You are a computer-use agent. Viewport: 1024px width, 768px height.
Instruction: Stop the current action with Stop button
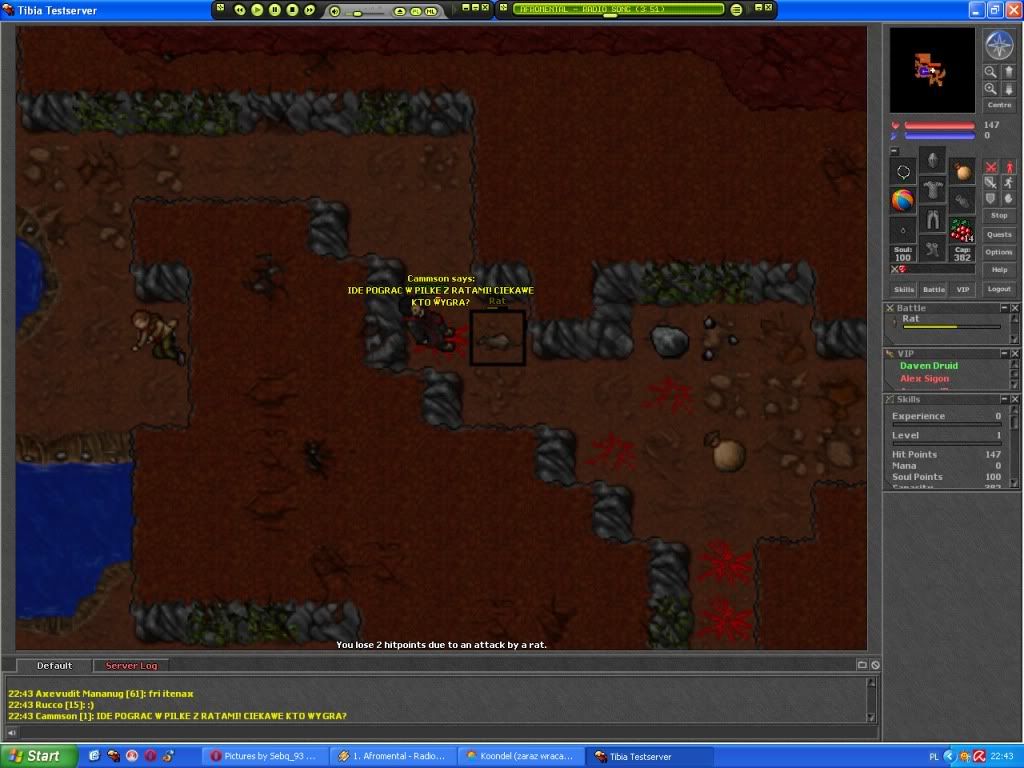[999, 215]
